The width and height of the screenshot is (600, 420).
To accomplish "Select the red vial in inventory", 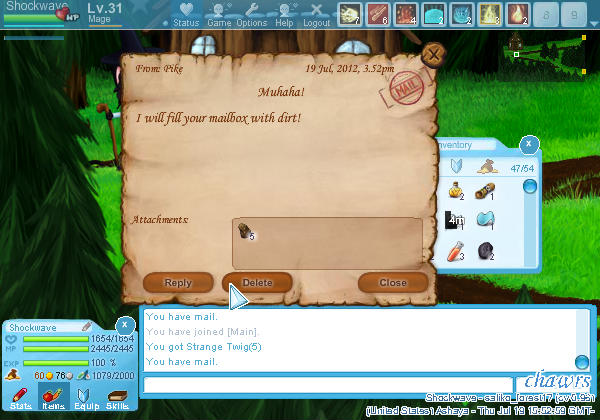I will pos(455,252).
